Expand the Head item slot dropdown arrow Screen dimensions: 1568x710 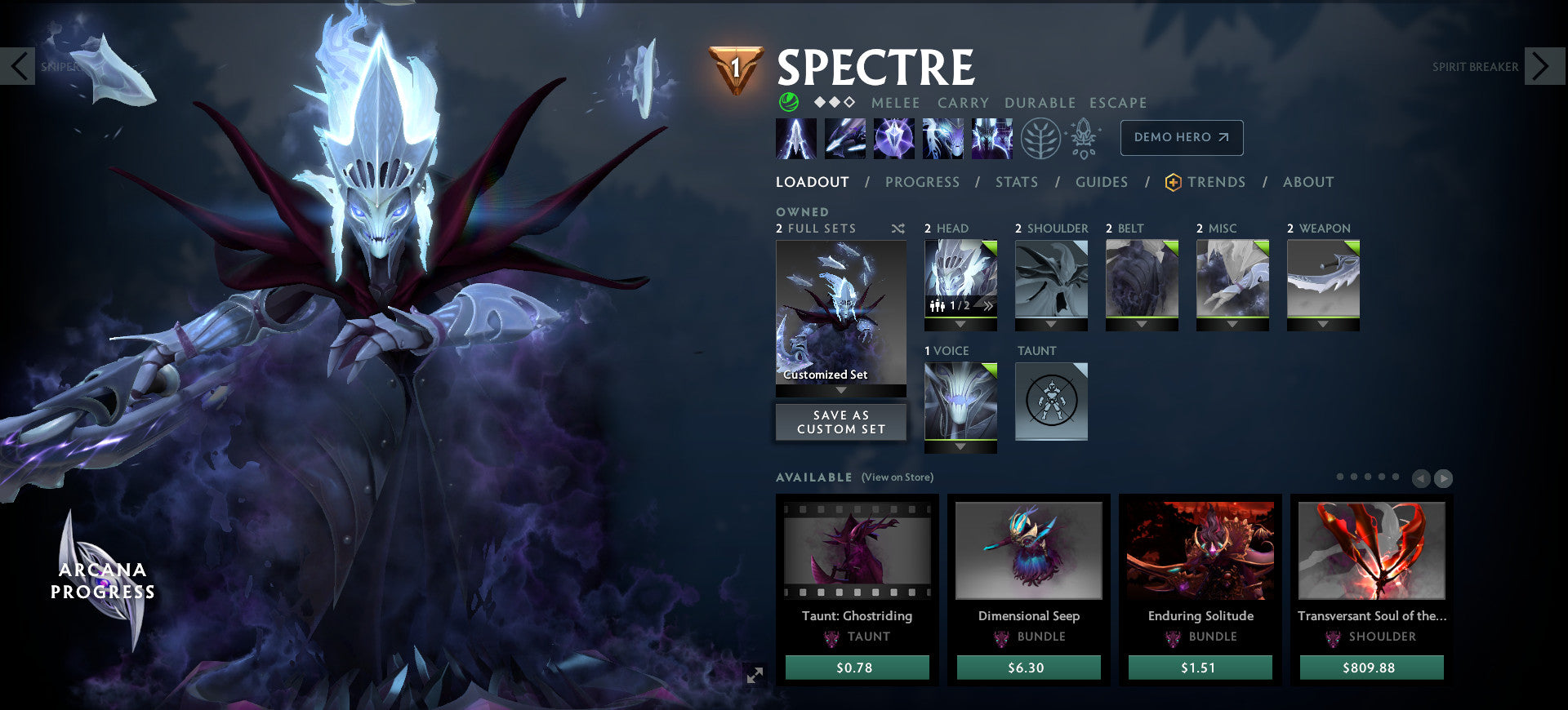pyautogui.click(x=960, y=324)
